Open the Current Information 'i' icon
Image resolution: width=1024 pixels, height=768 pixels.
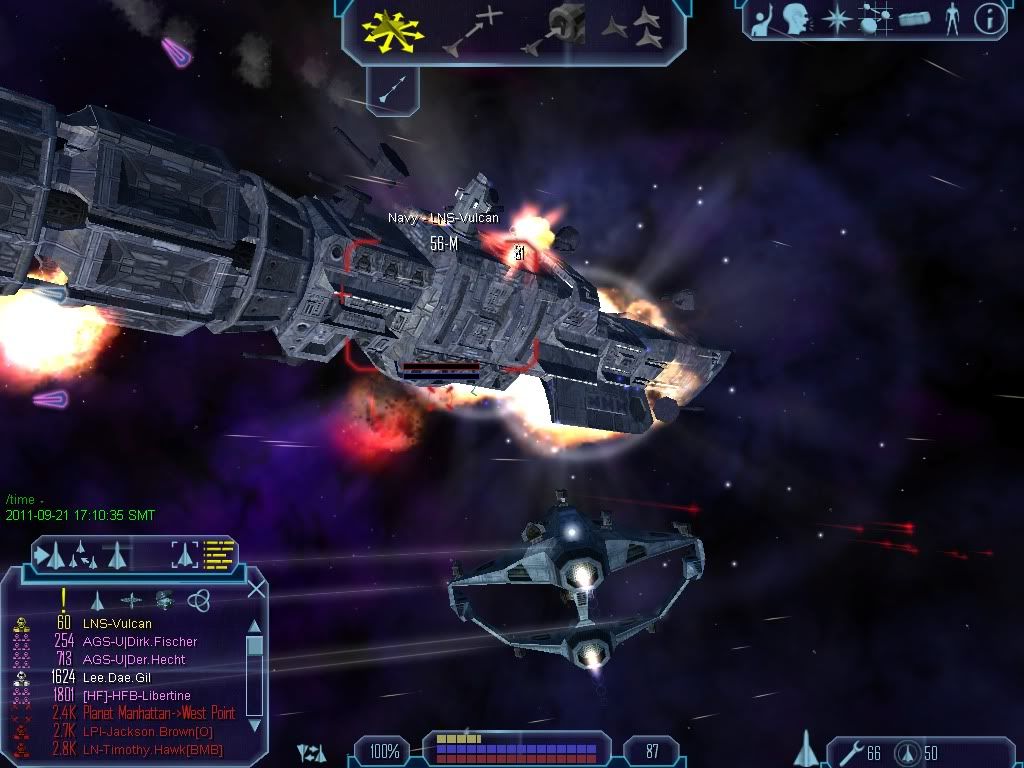pos(989,20)
